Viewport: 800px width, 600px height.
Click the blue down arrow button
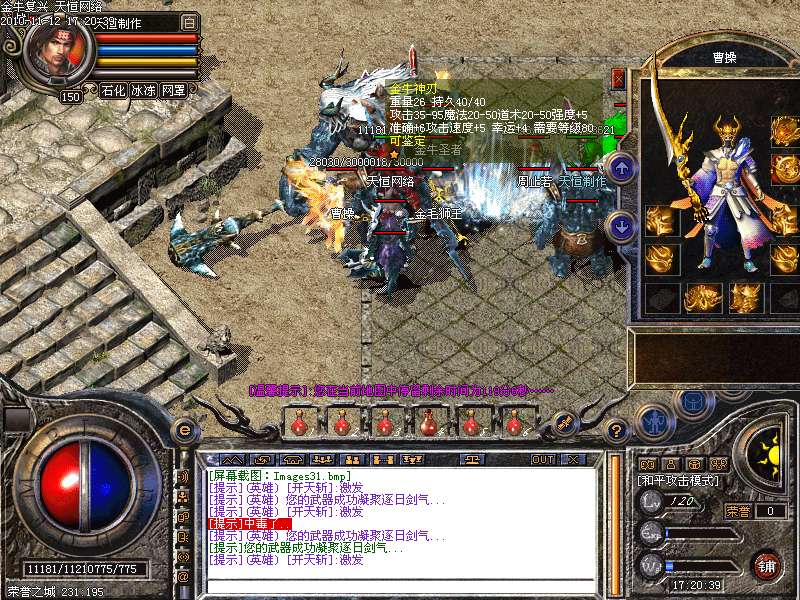[x=621, y=226]
